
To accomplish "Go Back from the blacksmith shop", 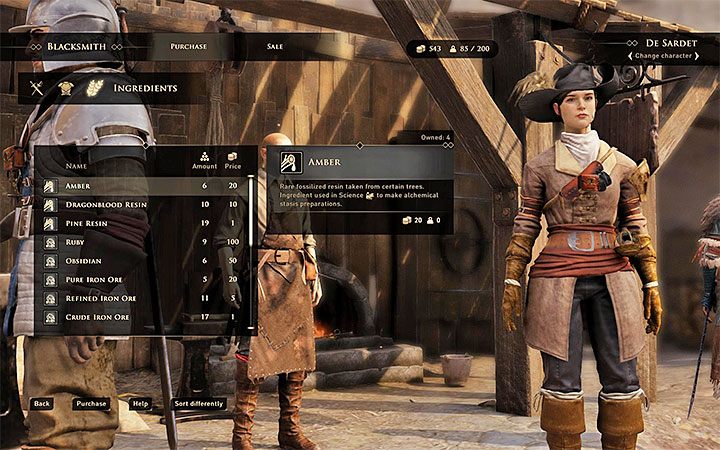I will [41, 404].
